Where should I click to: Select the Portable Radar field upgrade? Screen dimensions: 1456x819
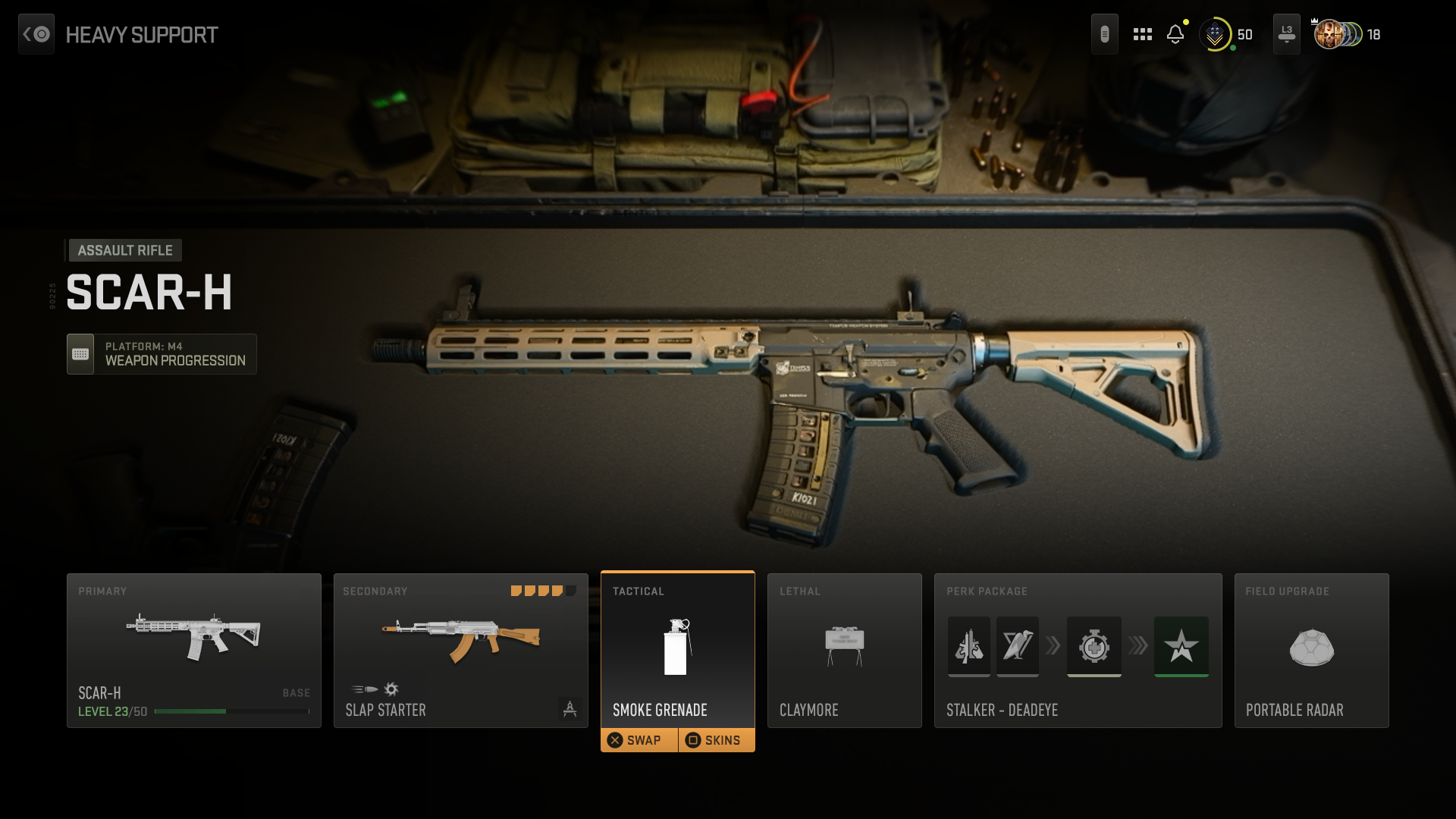tap(1311, 650)
